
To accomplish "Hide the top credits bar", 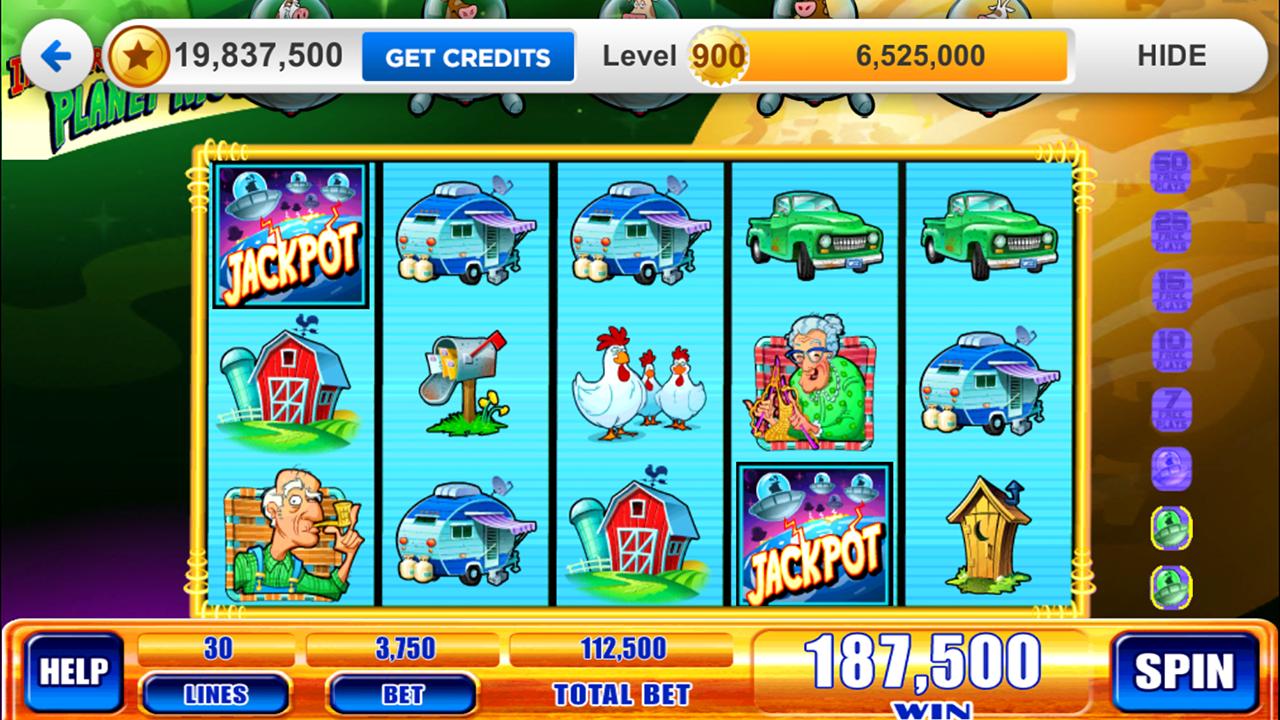I will coord(1172,56).
